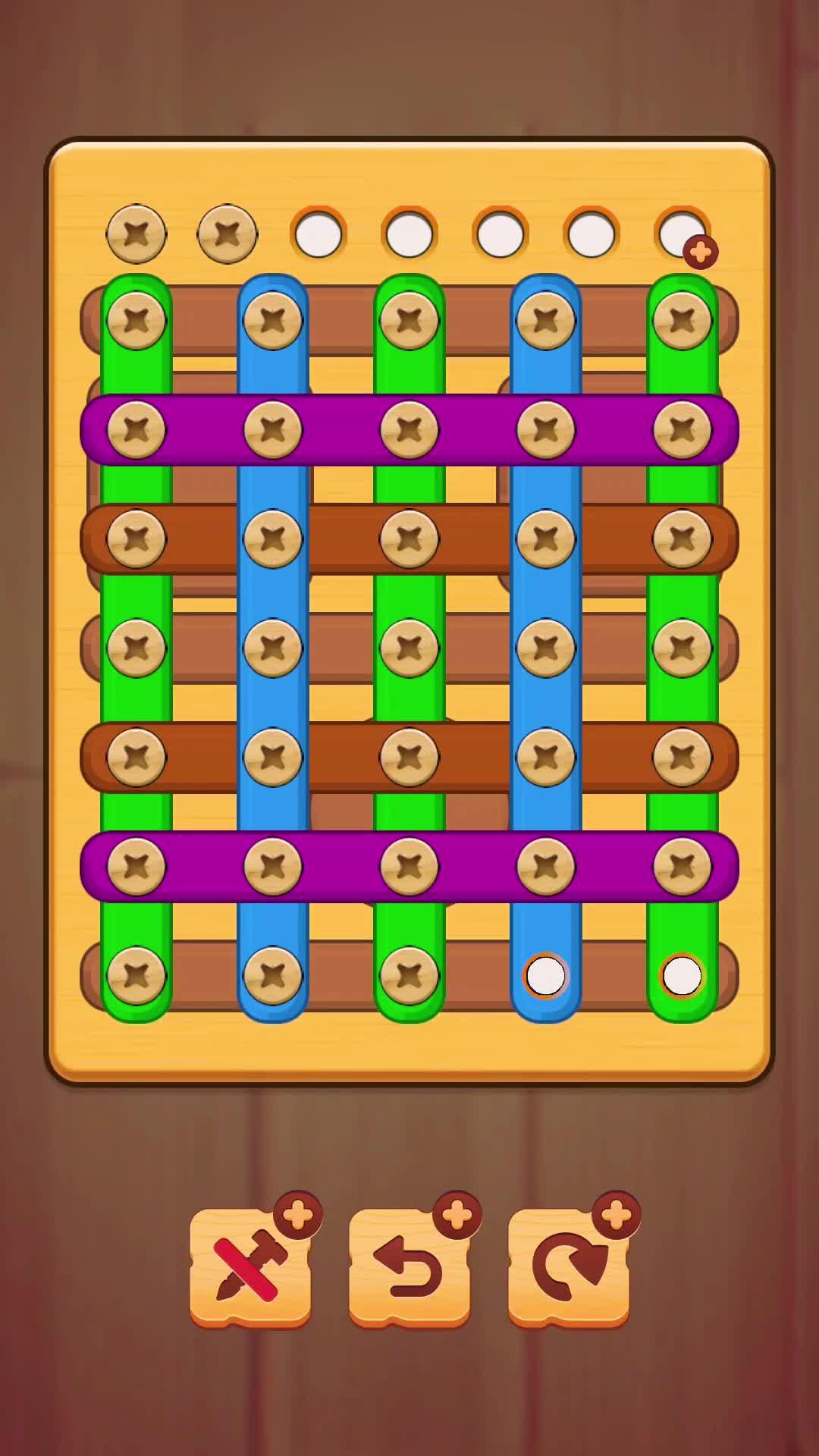
Task: Select the empty hole in the green bar
Action: (682, 975)
